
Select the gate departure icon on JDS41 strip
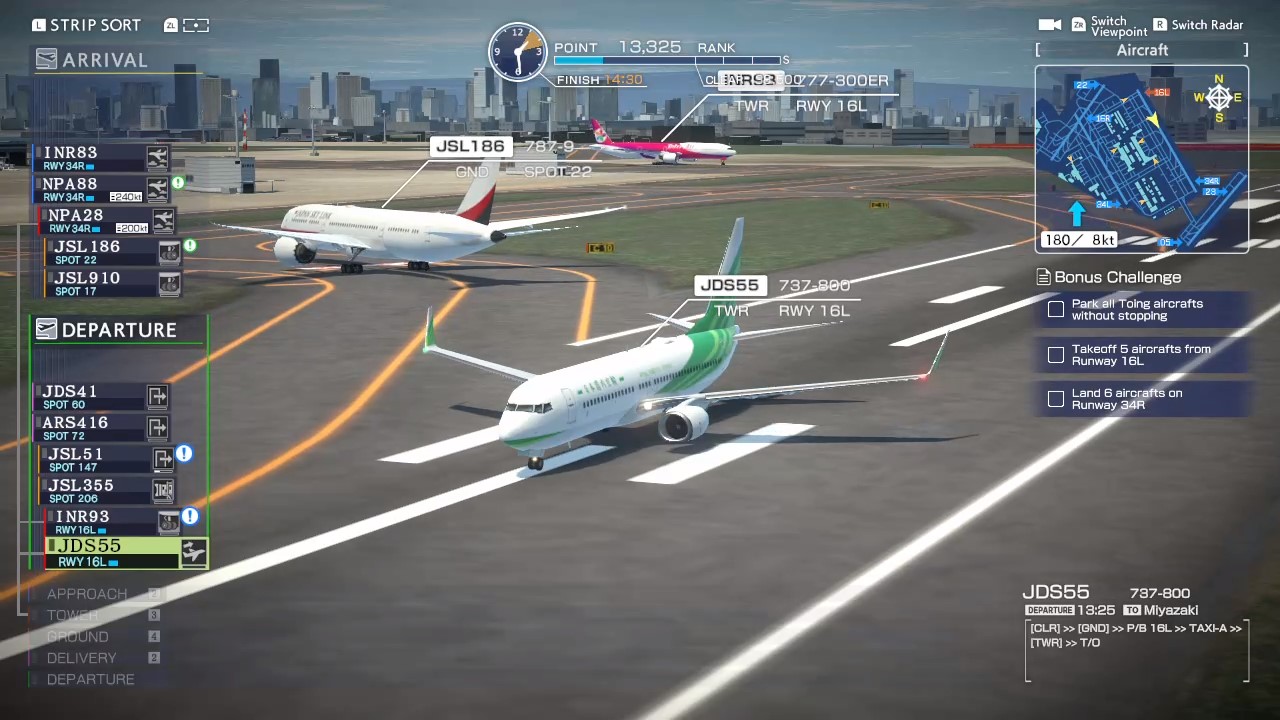point(157,396)
